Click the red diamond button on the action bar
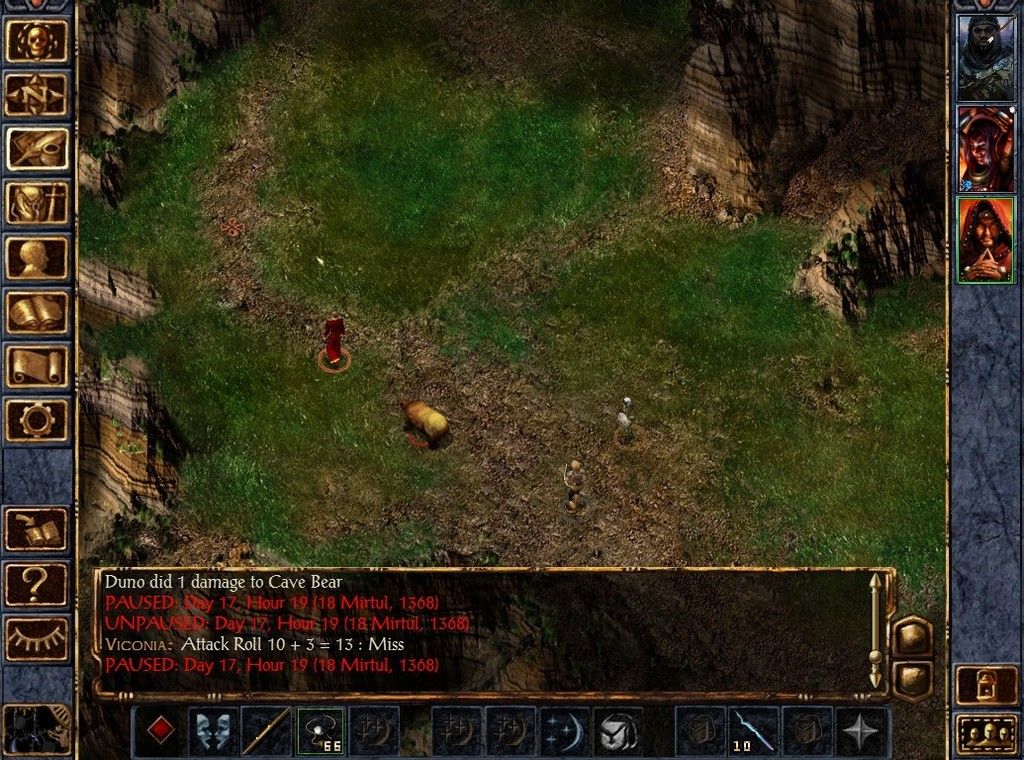1024x760 pixels. (160, 731)
